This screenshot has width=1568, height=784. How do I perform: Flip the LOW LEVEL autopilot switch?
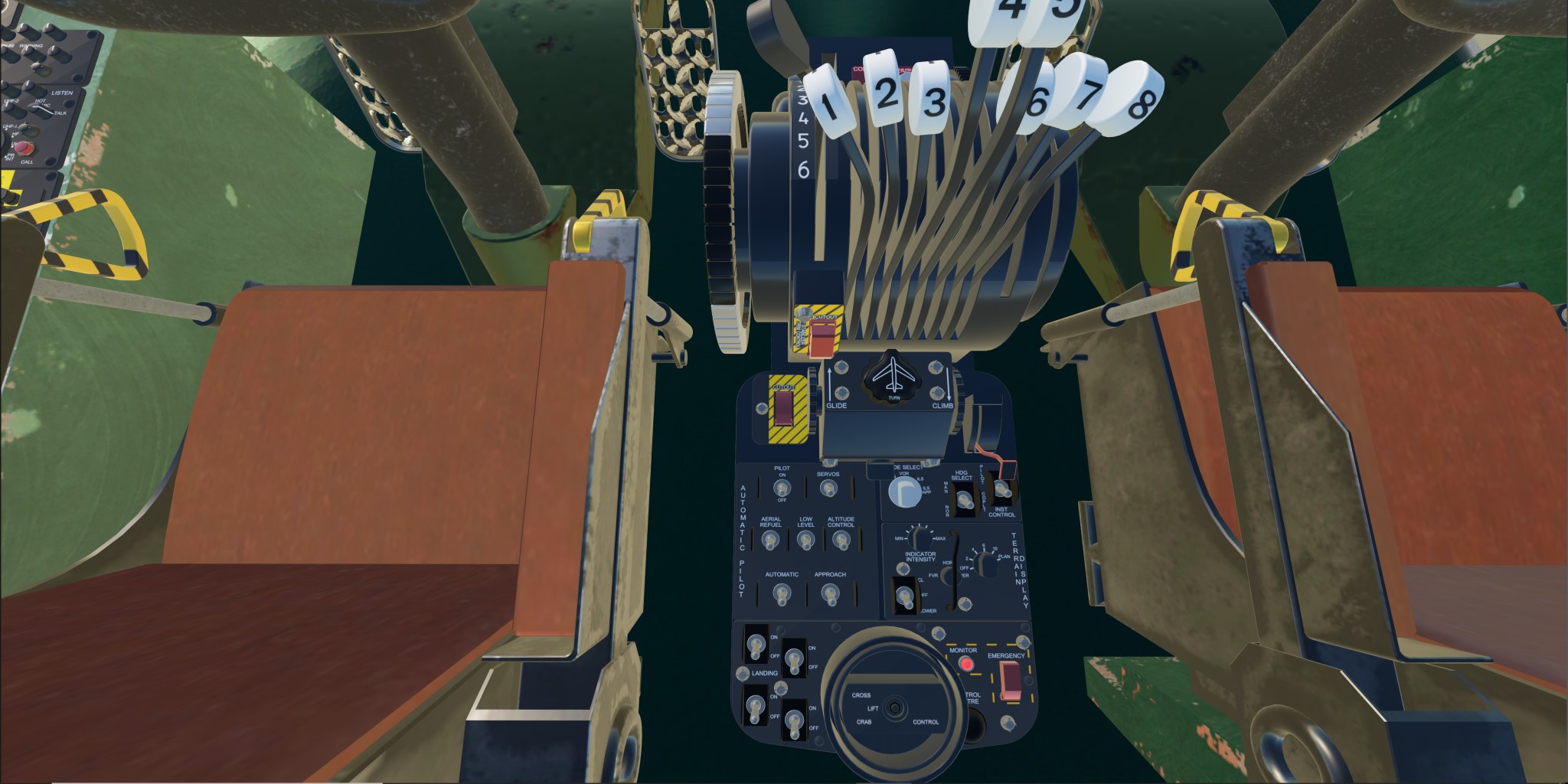click(x=805, y=541)
